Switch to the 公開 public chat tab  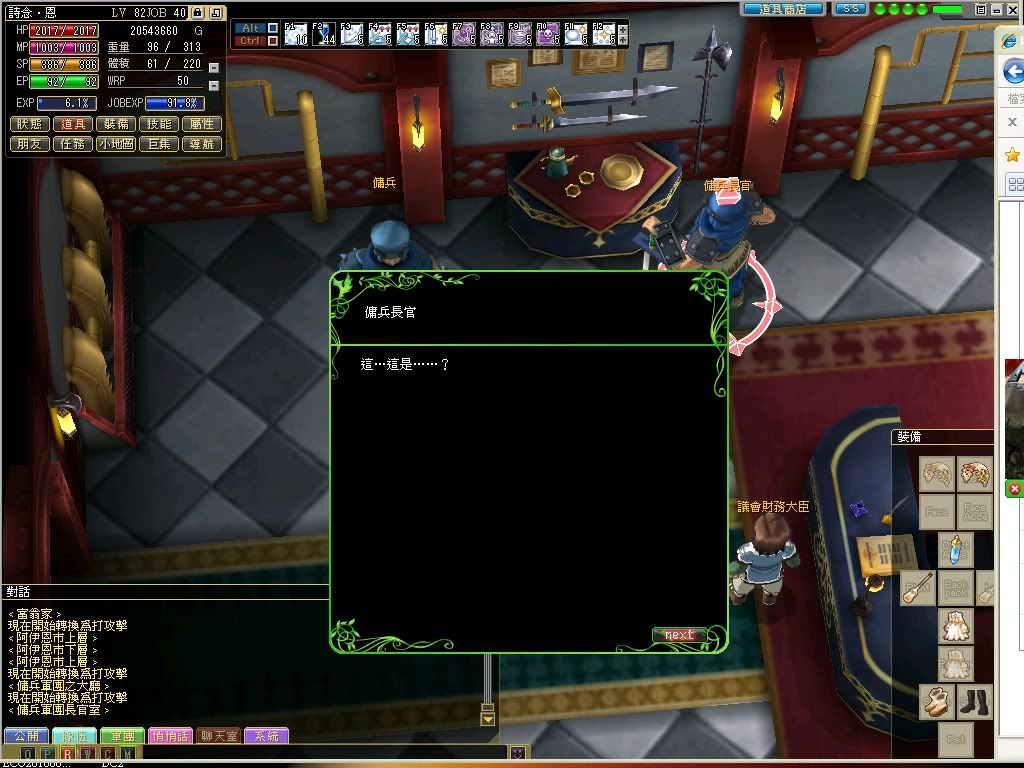(x=26, y=736)
